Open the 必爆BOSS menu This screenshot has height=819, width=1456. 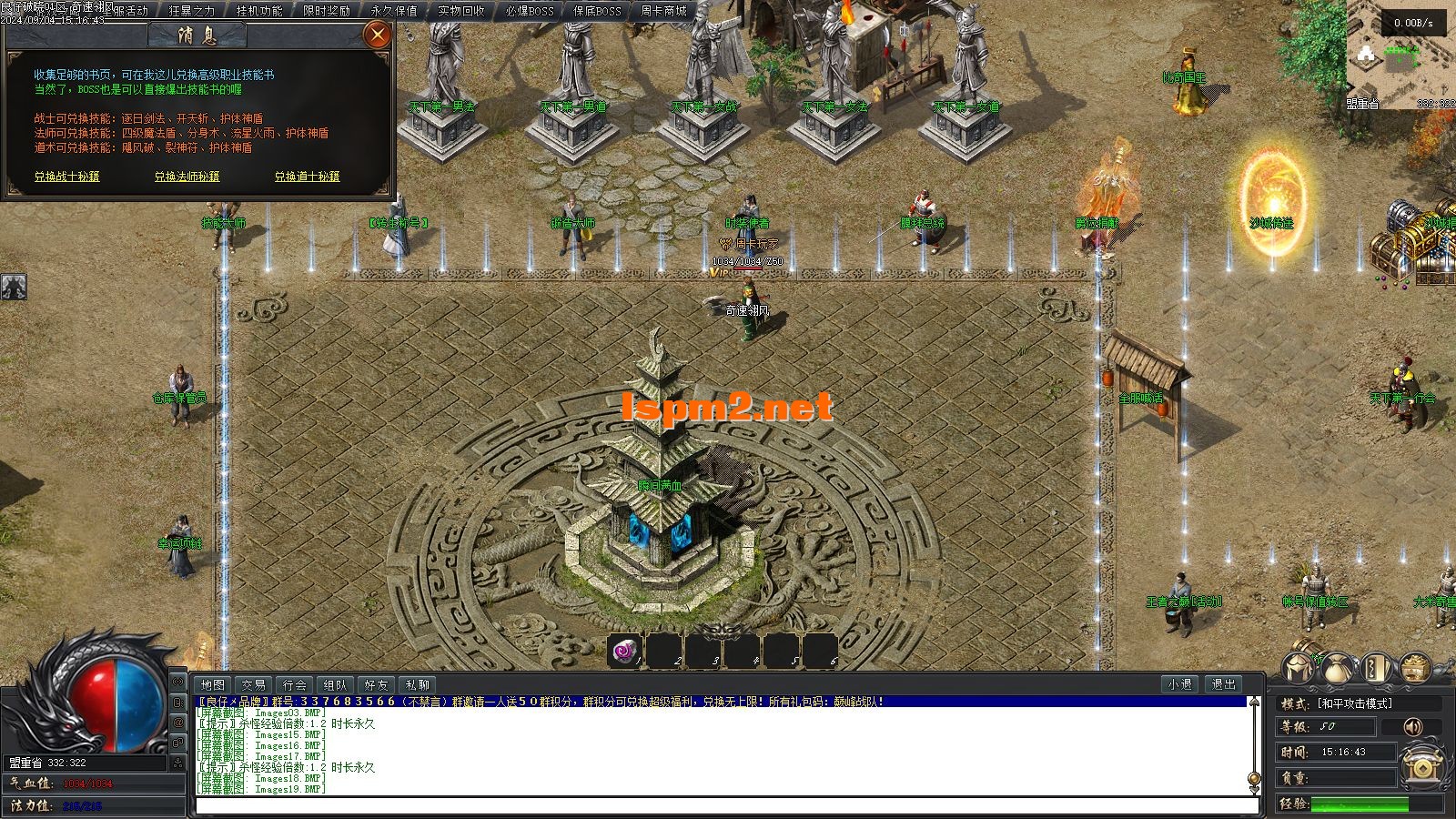point(529,11)
